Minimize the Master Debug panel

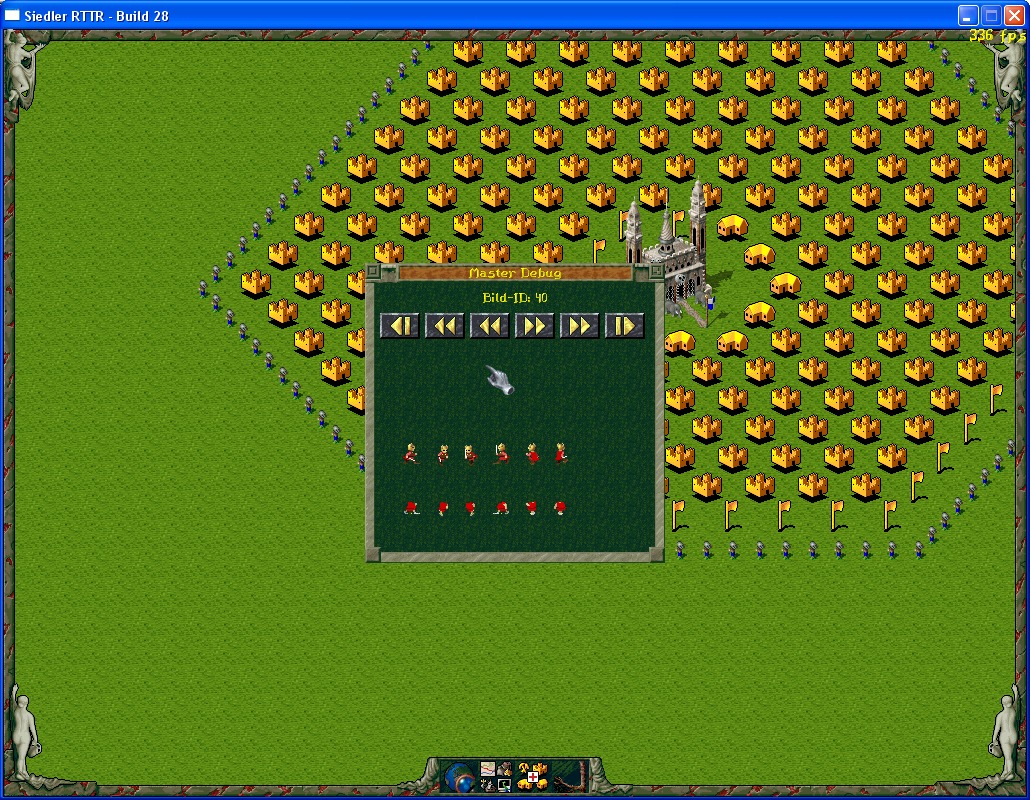coord(655,272)
